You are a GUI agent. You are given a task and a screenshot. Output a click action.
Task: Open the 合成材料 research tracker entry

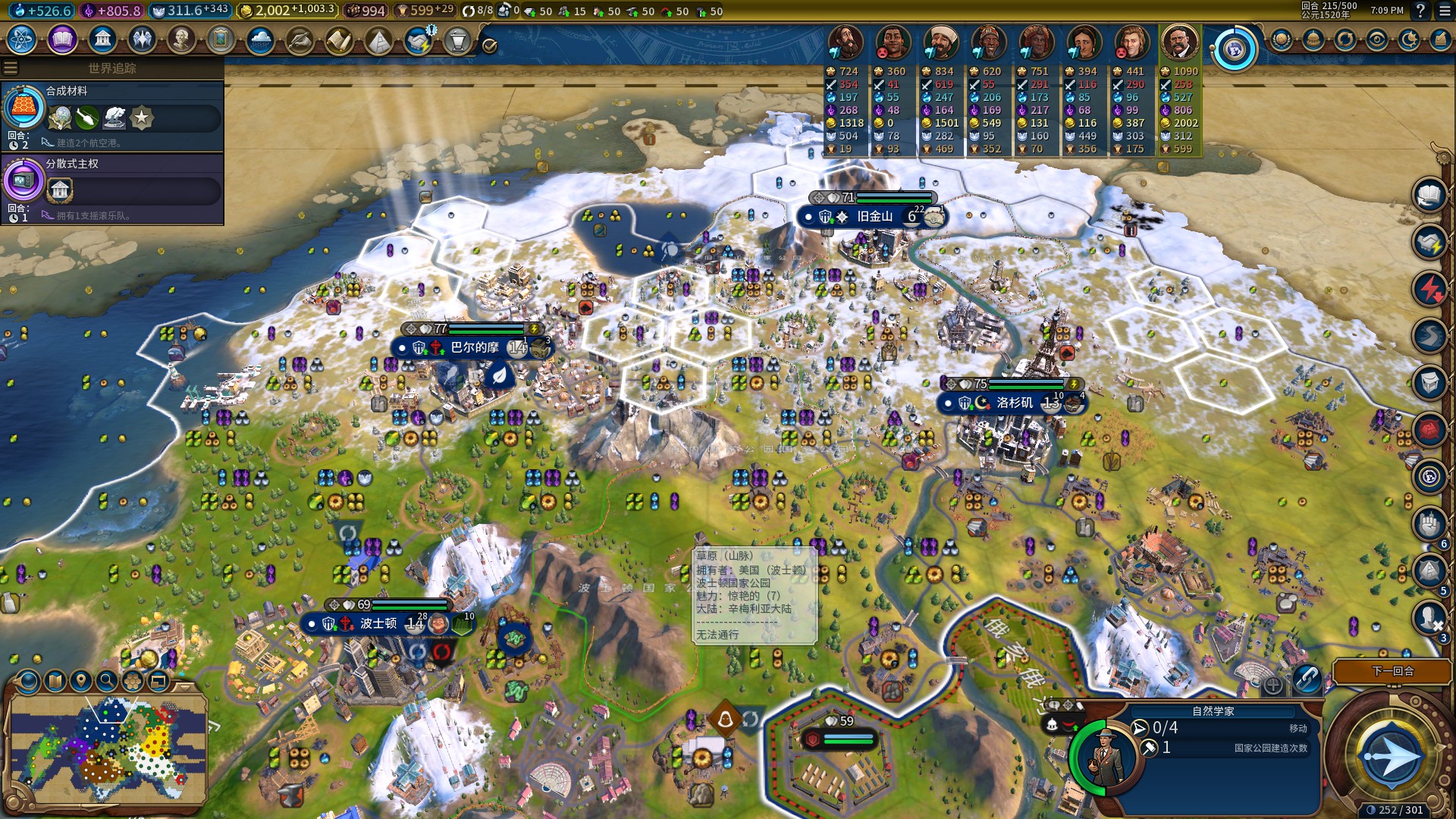point(112,115)
